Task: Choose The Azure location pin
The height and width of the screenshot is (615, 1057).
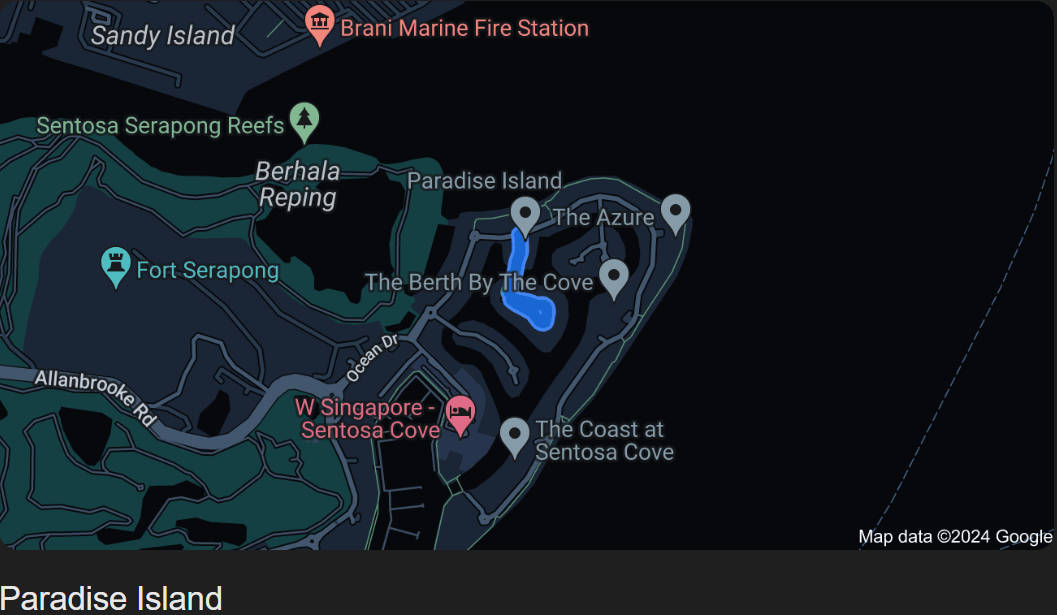Action: [676, 212]
